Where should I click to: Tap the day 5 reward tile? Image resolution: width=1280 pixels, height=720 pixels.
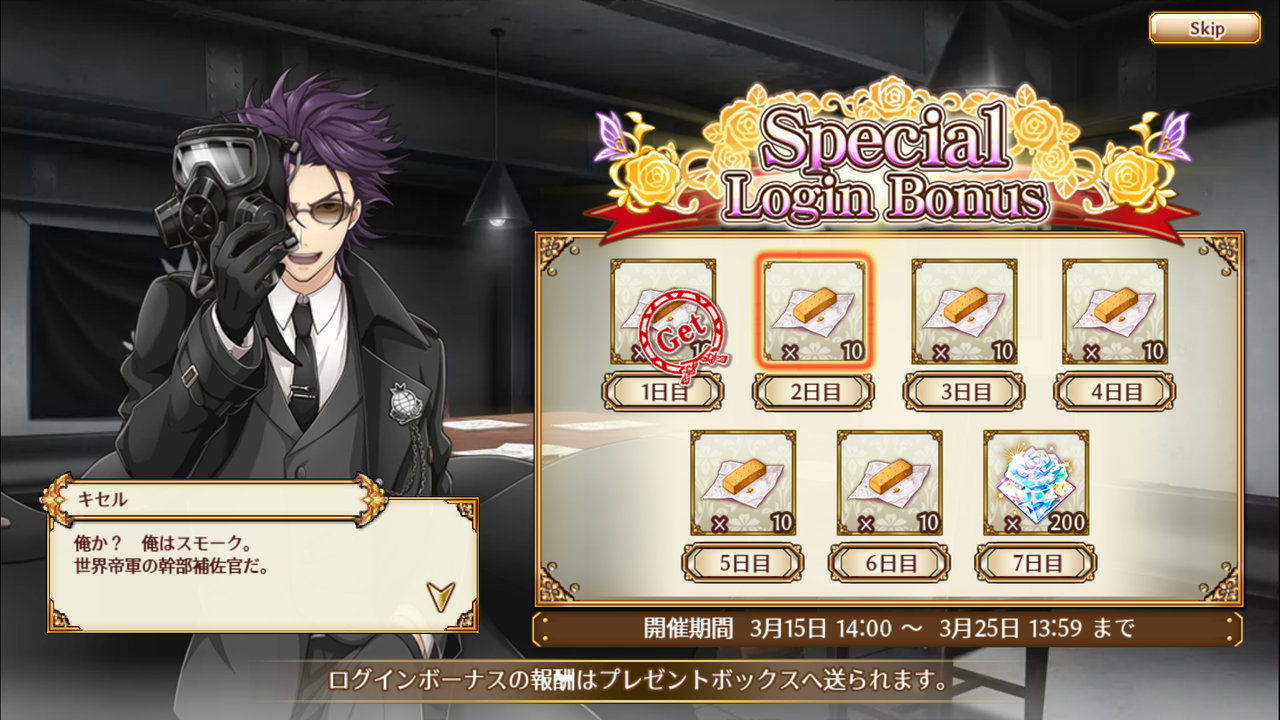pos(743,483)
